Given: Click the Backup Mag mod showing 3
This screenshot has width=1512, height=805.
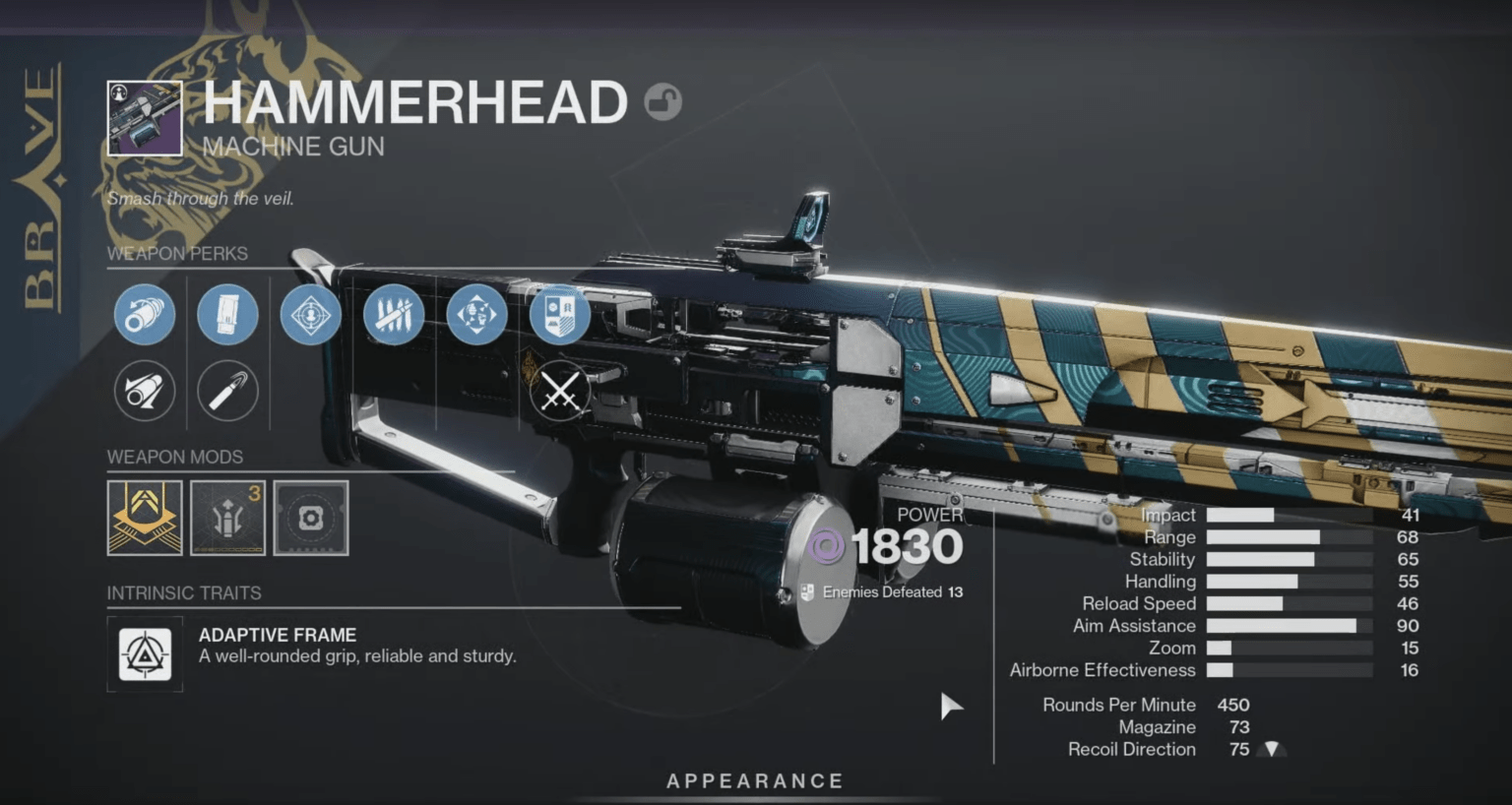Looking at the screenshot, I should pos(227,519).
